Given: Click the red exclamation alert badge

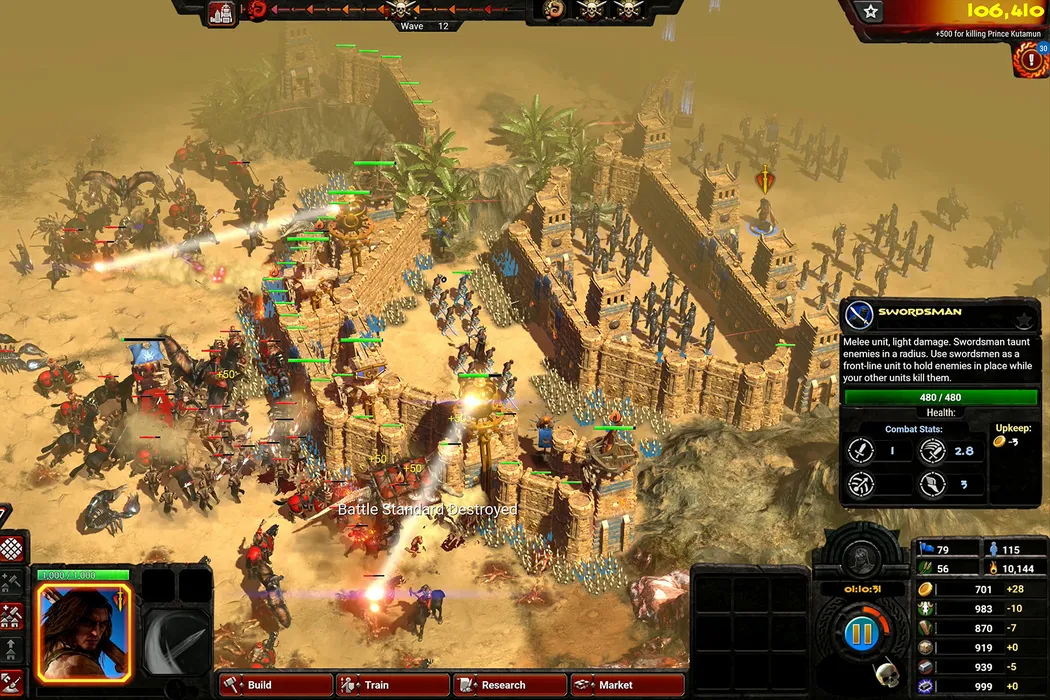Looking at the screenshot, I should (x=1028, y=59).
